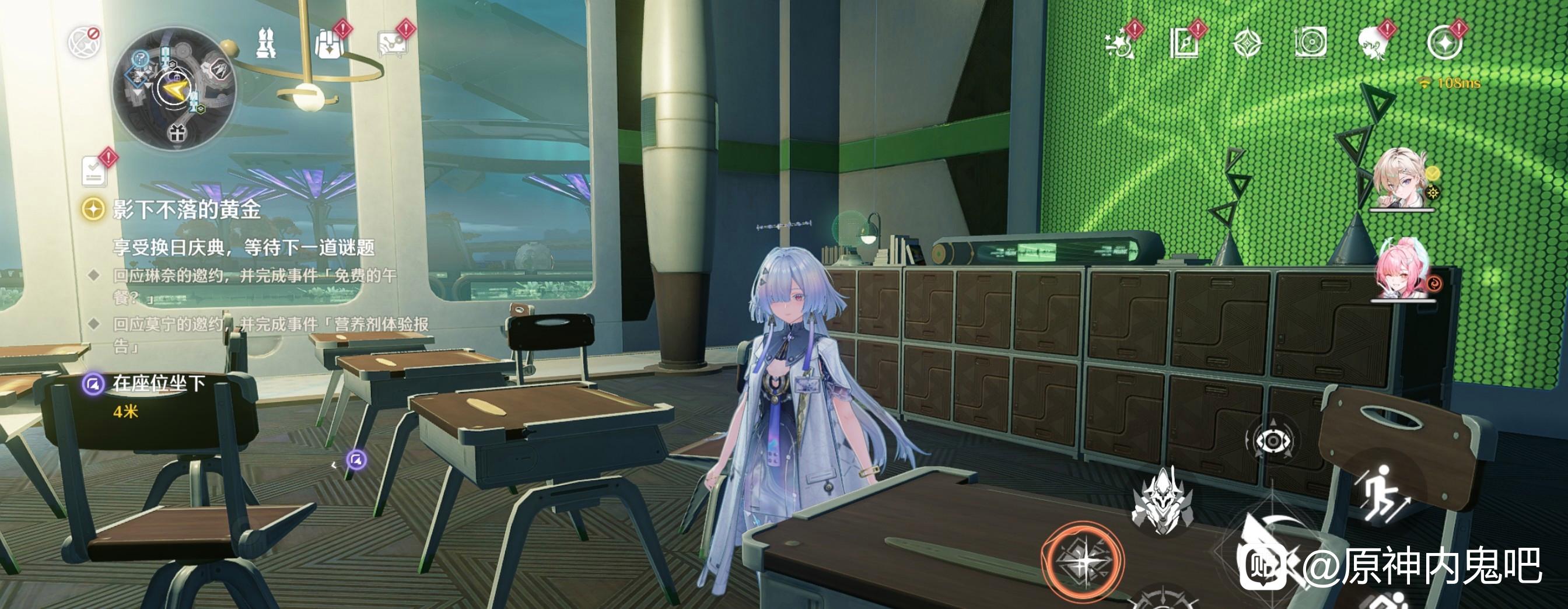Open the disc record icon
This screenshot has width=1568, height=609.
coord(1311,44)
